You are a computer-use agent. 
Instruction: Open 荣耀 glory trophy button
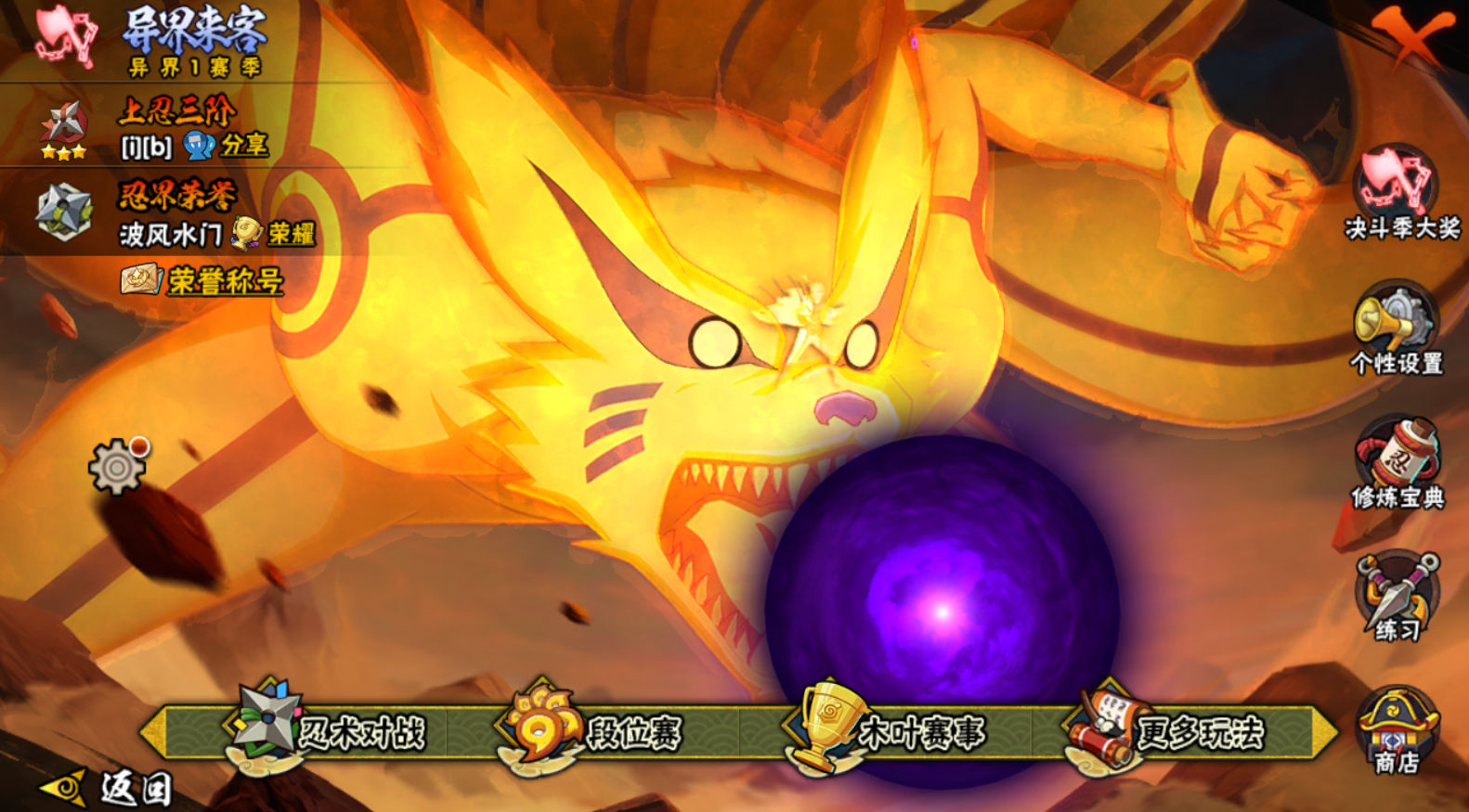click(x=273, y=233)
